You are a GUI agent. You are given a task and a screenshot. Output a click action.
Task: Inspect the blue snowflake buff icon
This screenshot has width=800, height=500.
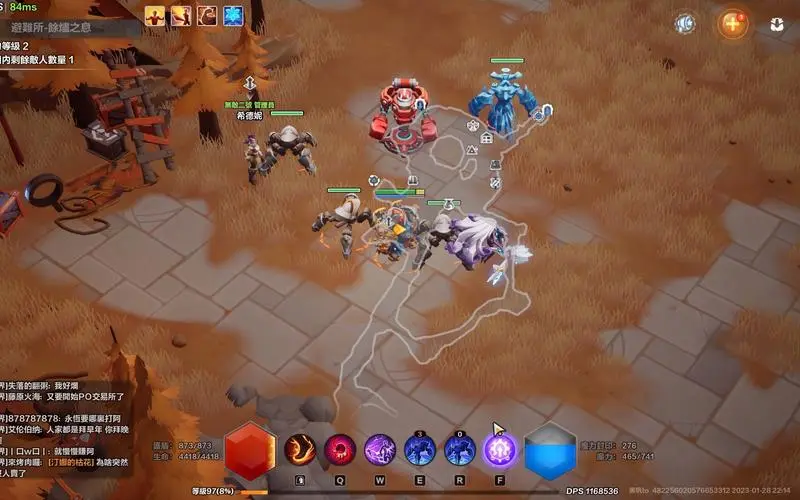(x=232, y=15)
